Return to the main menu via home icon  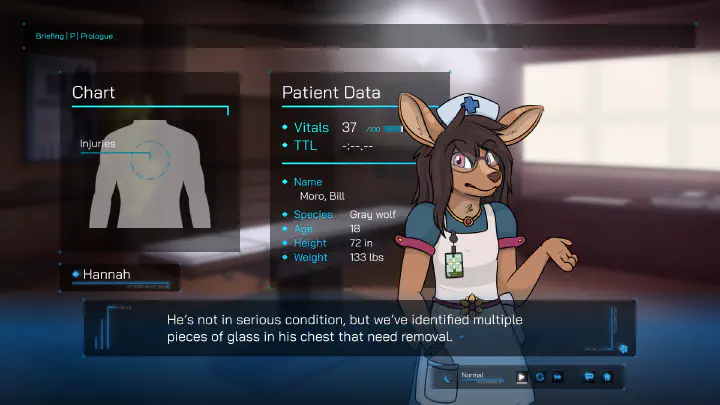pyautogui.click(x=606, y=377)
